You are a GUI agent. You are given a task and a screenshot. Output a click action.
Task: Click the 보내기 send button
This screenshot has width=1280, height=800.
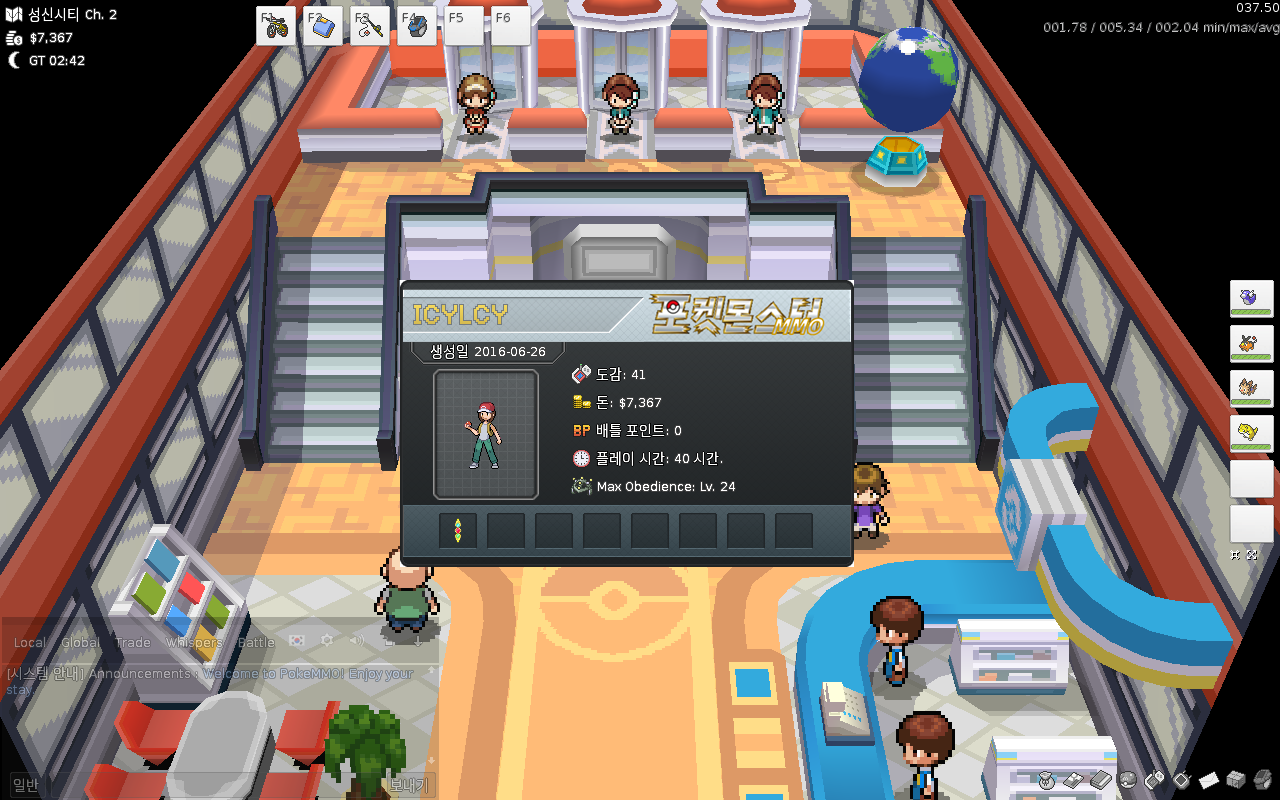pyautogui.click(x=408, y=786)
